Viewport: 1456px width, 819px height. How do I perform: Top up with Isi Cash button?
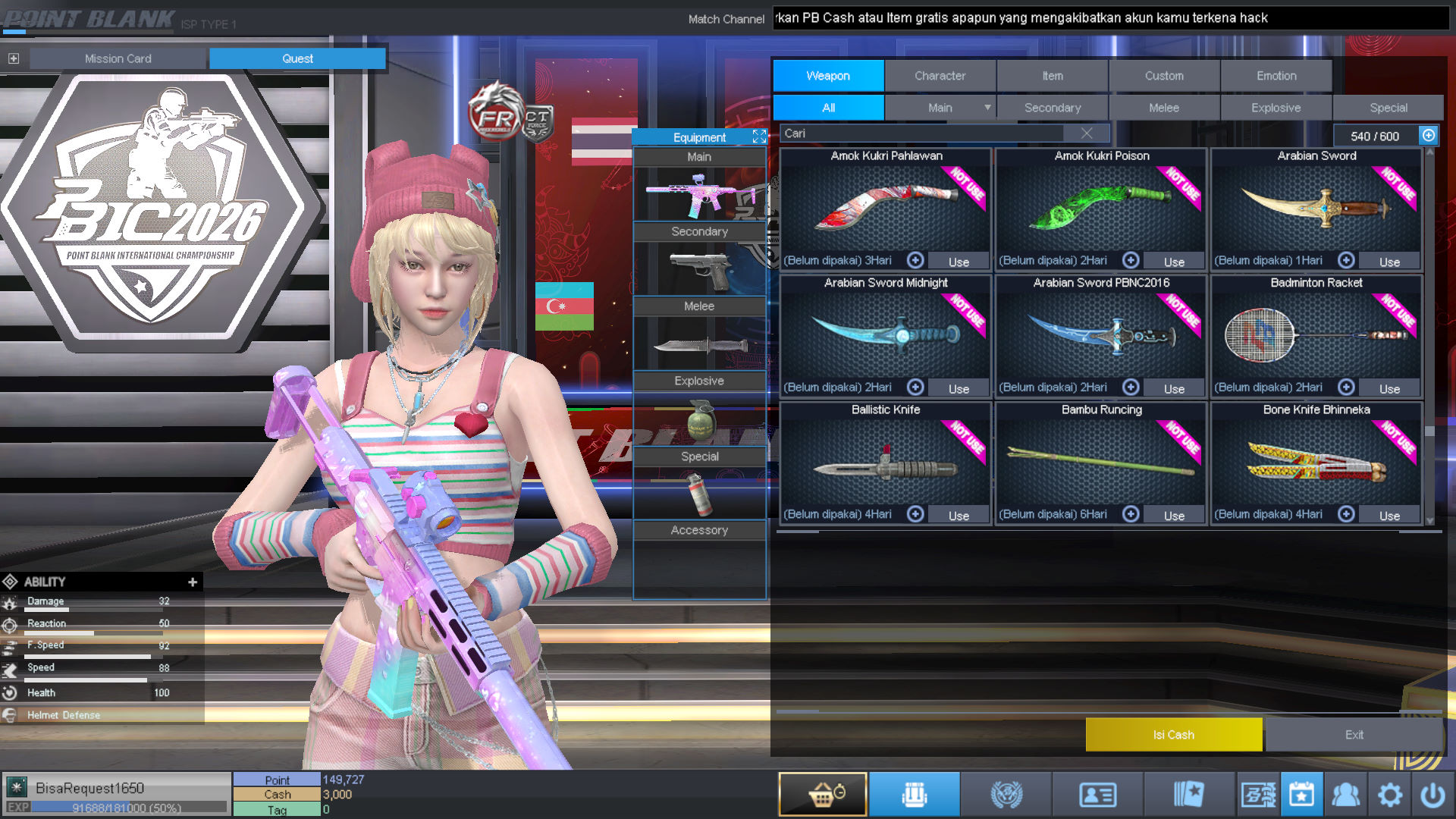pyautogui.click(x=1173, y=735)
